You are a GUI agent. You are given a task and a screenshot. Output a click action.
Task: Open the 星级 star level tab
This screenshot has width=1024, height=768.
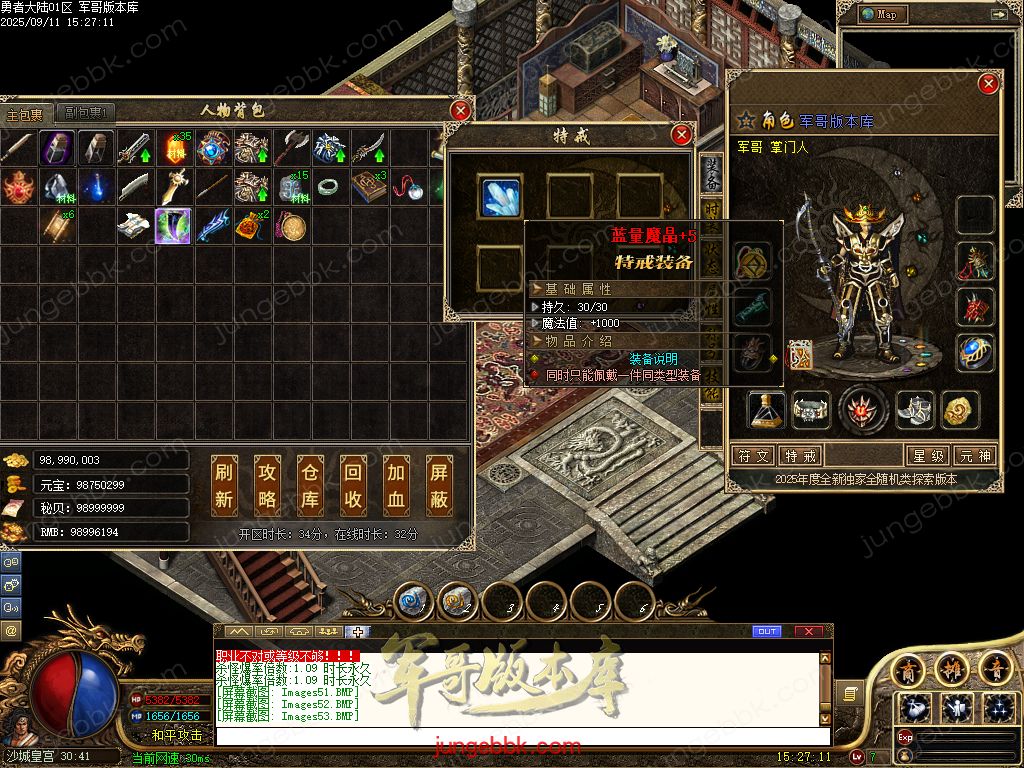pos(926,456)
